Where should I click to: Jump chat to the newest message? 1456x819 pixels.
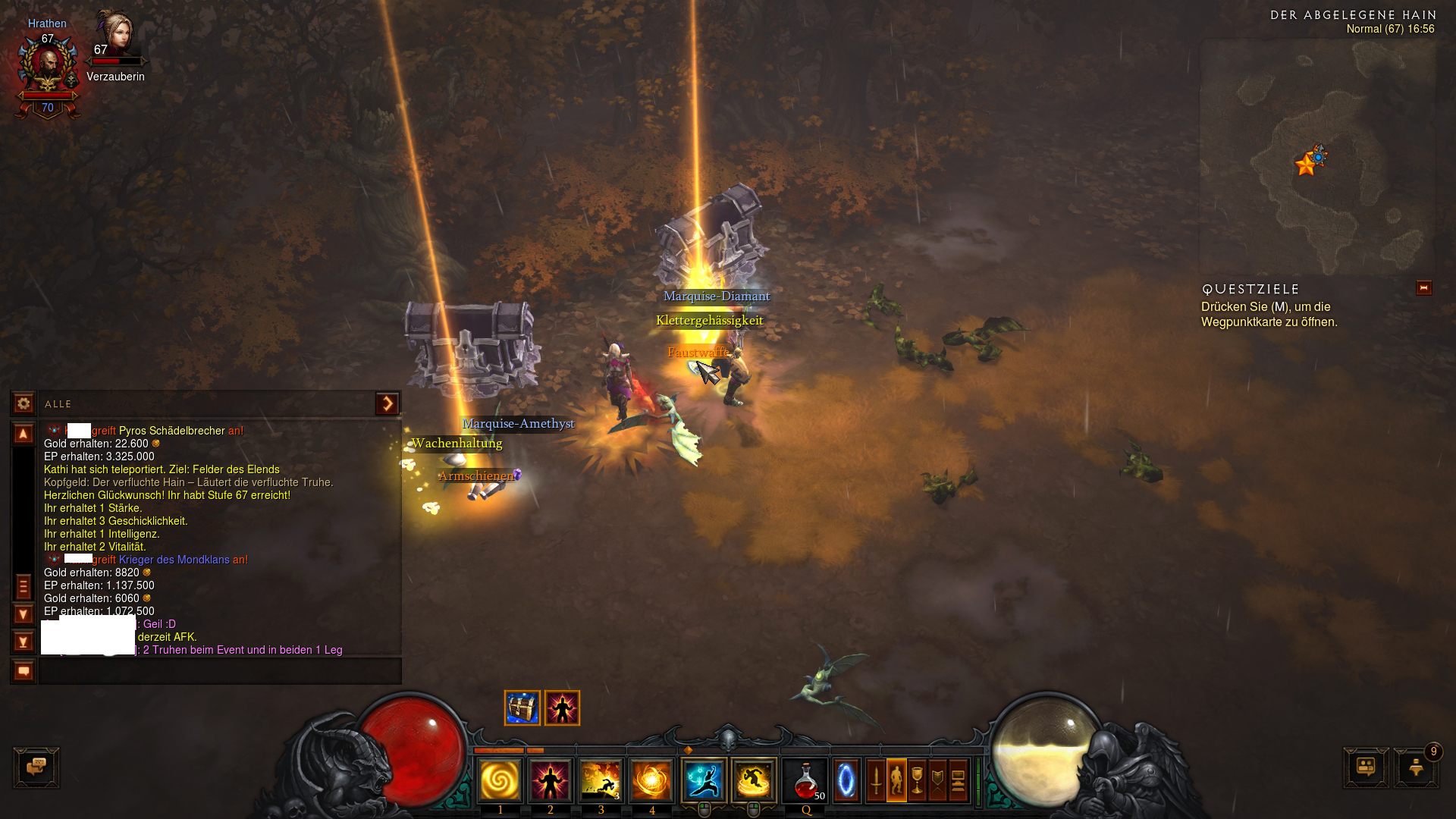[24, 642]
